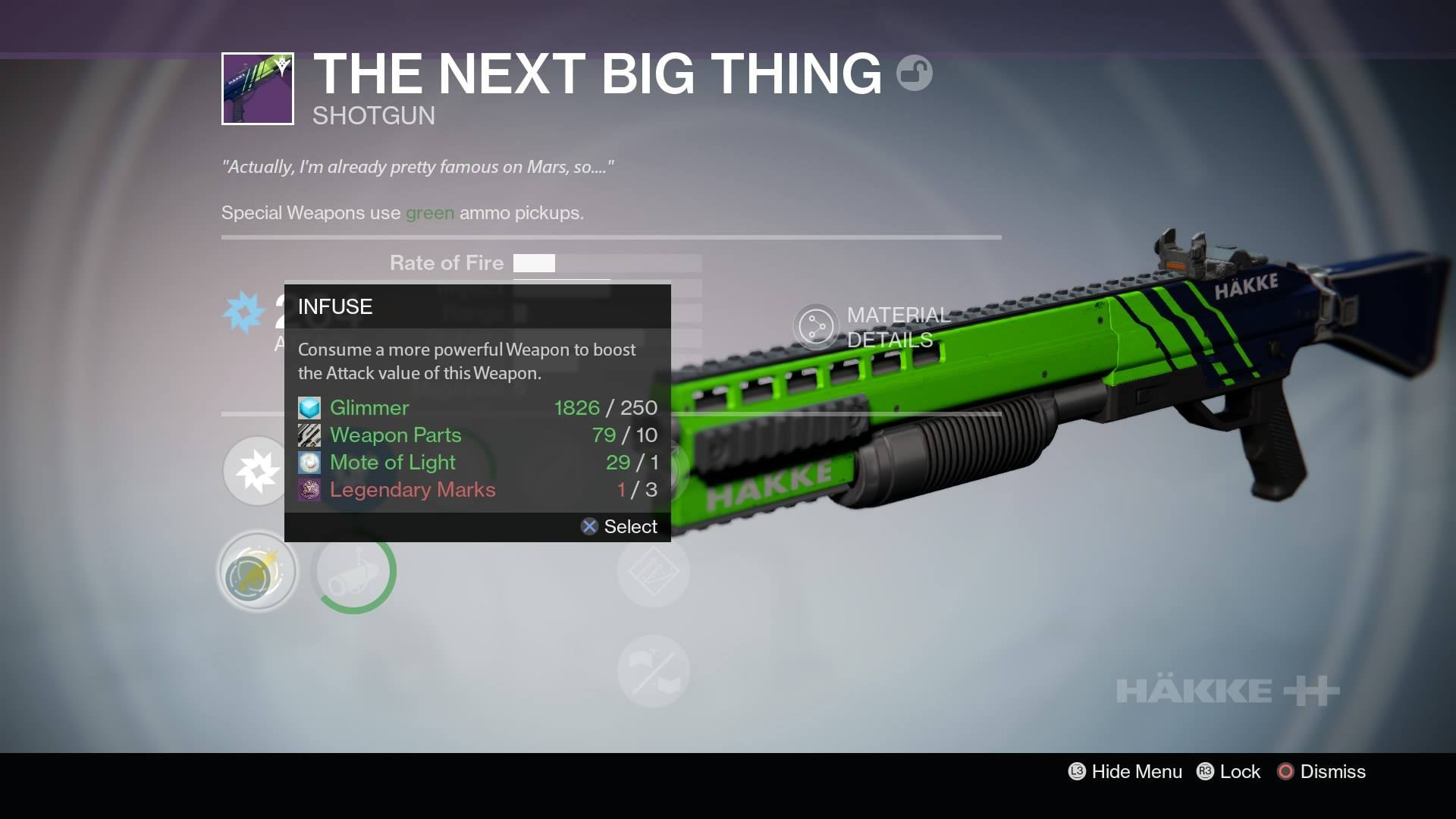Select the kinetic damage perk node
Viewport: 1456px width, 819px height.
(x=256, y=470)
